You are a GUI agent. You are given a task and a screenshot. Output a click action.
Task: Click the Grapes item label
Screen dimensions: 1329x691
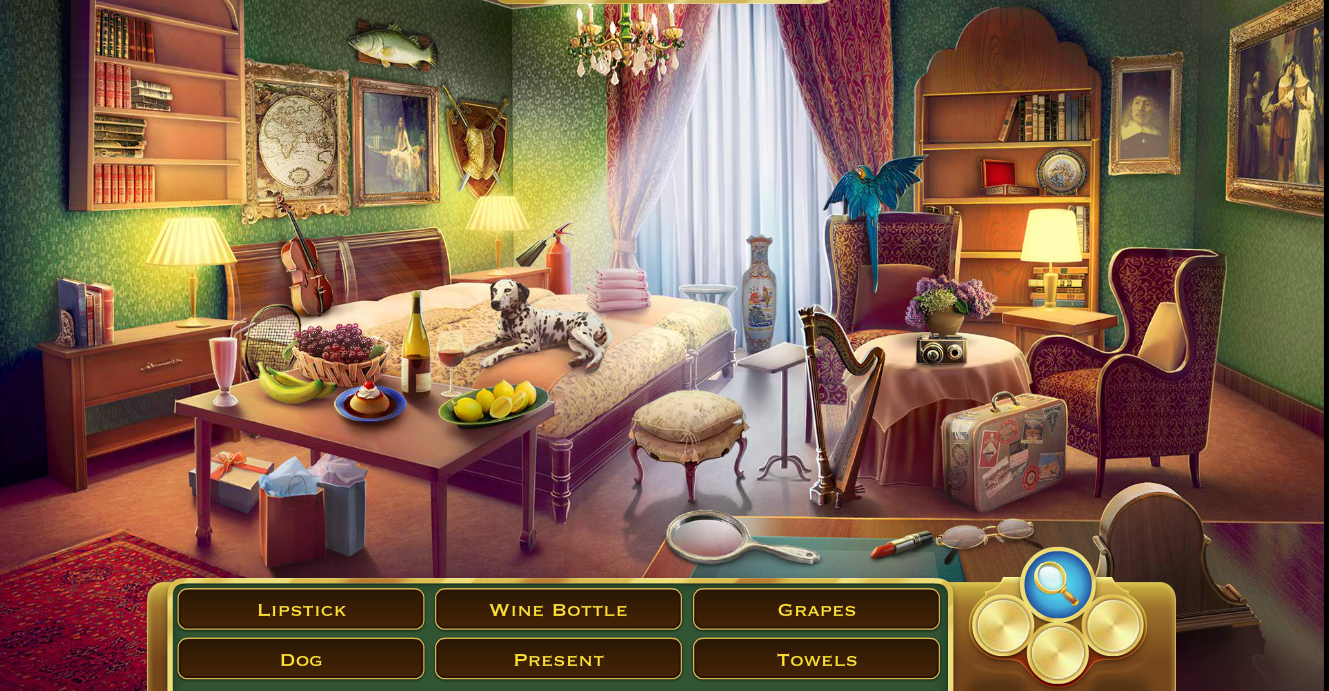click(x=816, y=609)
